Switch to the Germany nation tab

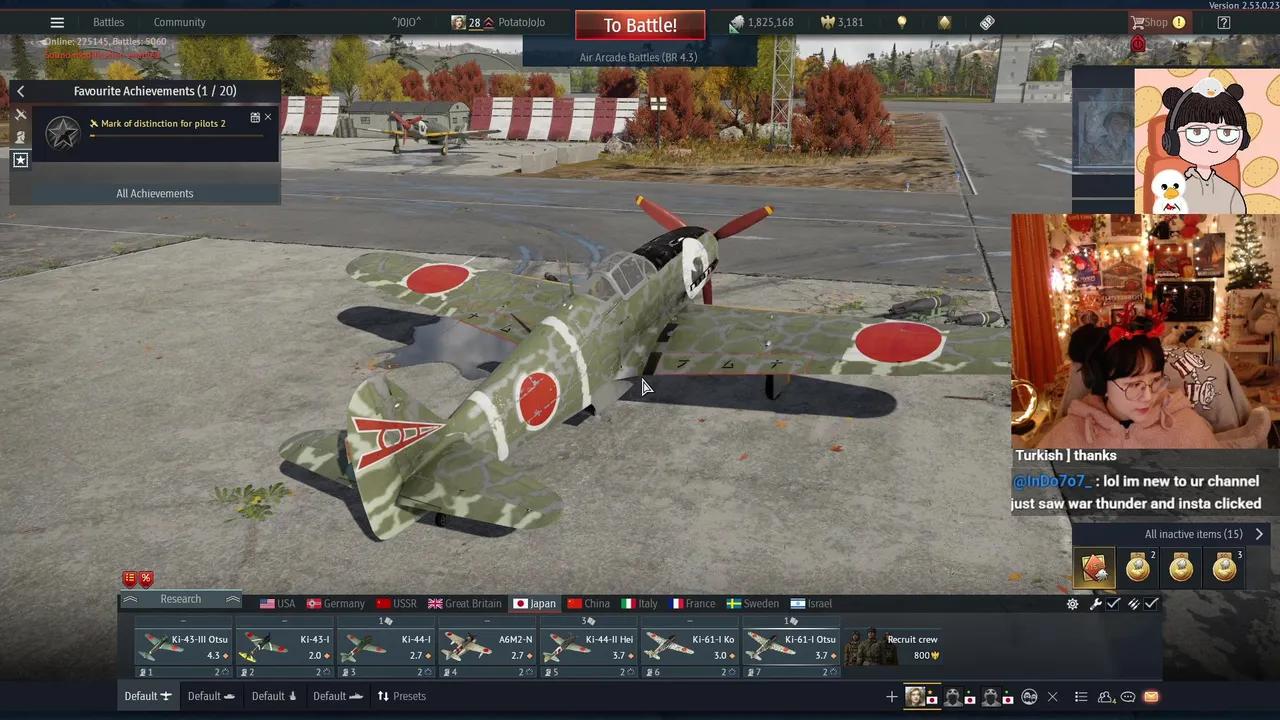pyautogui.click(x=335, y=604)
